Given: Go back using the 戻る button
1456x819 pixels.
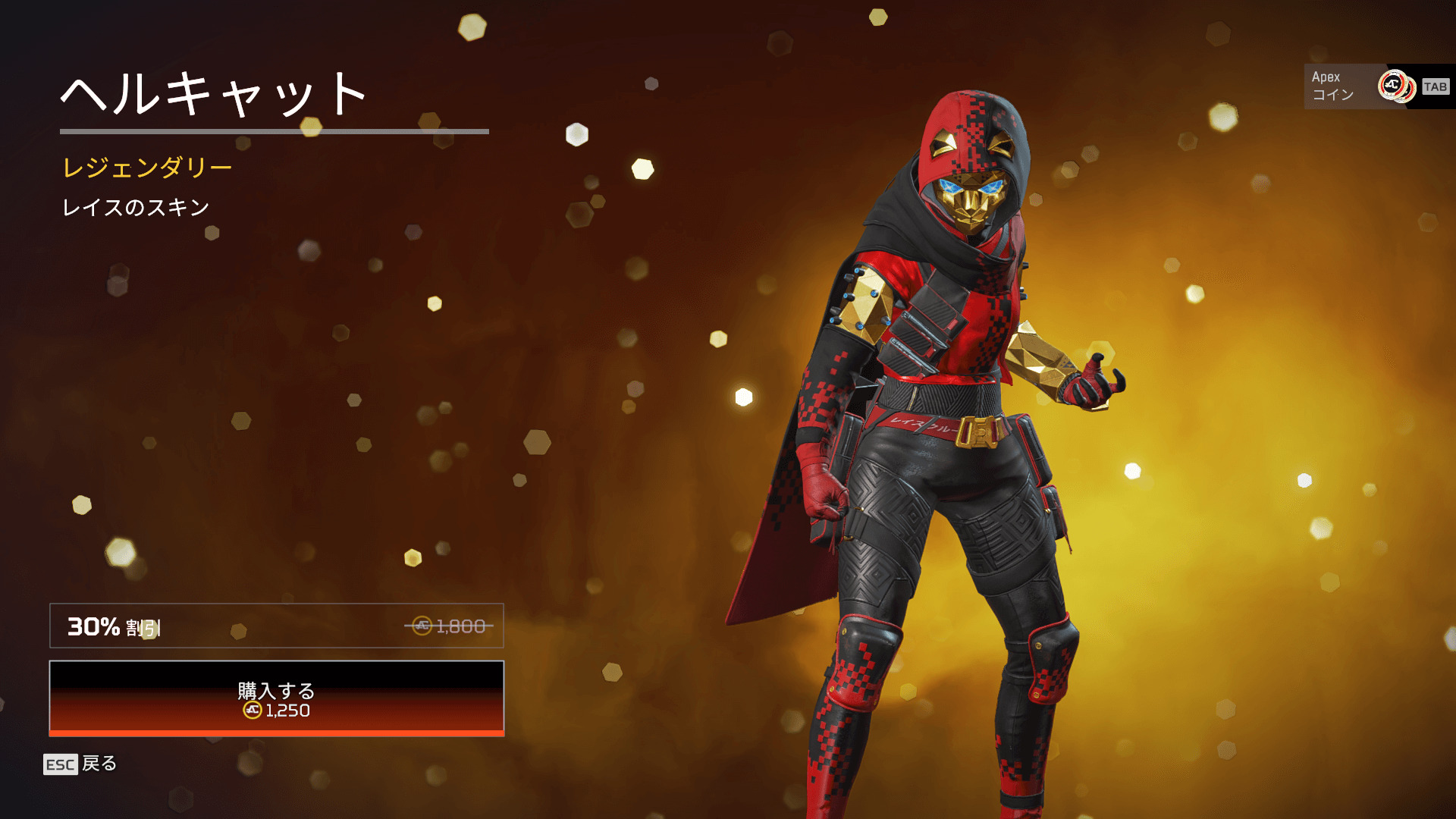Looking at the screenshot, I should (80, 764).
